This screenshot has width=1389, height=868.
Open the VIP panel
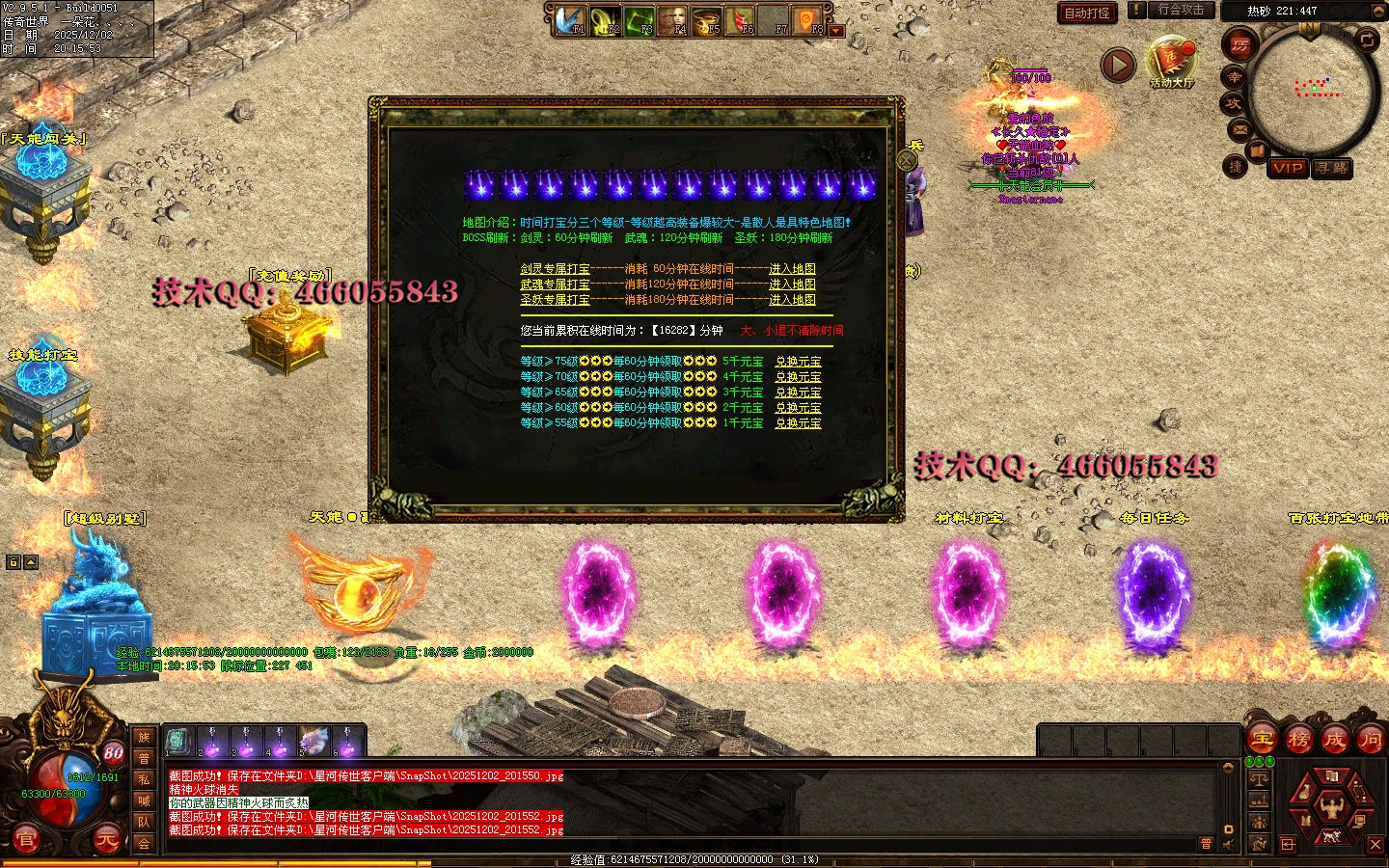tap(1288, 168)
